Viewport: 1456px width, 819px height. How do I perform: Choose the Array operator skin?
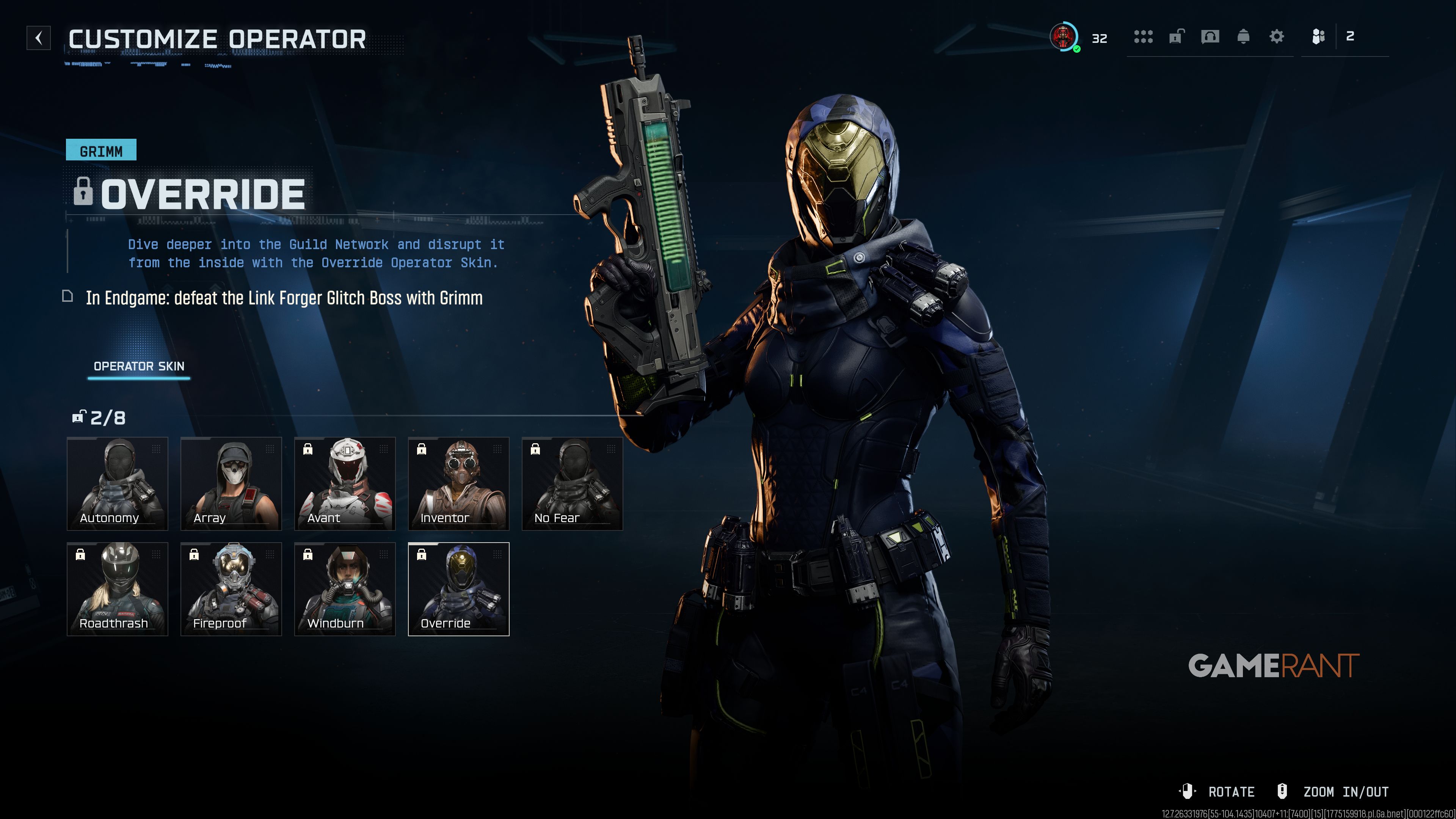[231, 483]
